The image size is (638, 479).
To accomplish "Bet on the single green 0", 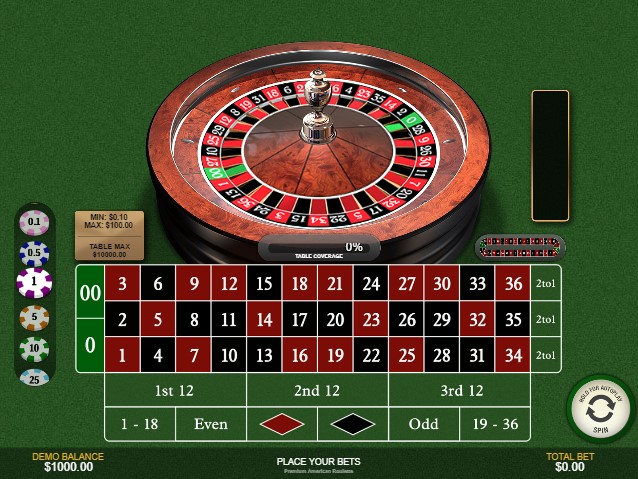I will pos(90,346).
